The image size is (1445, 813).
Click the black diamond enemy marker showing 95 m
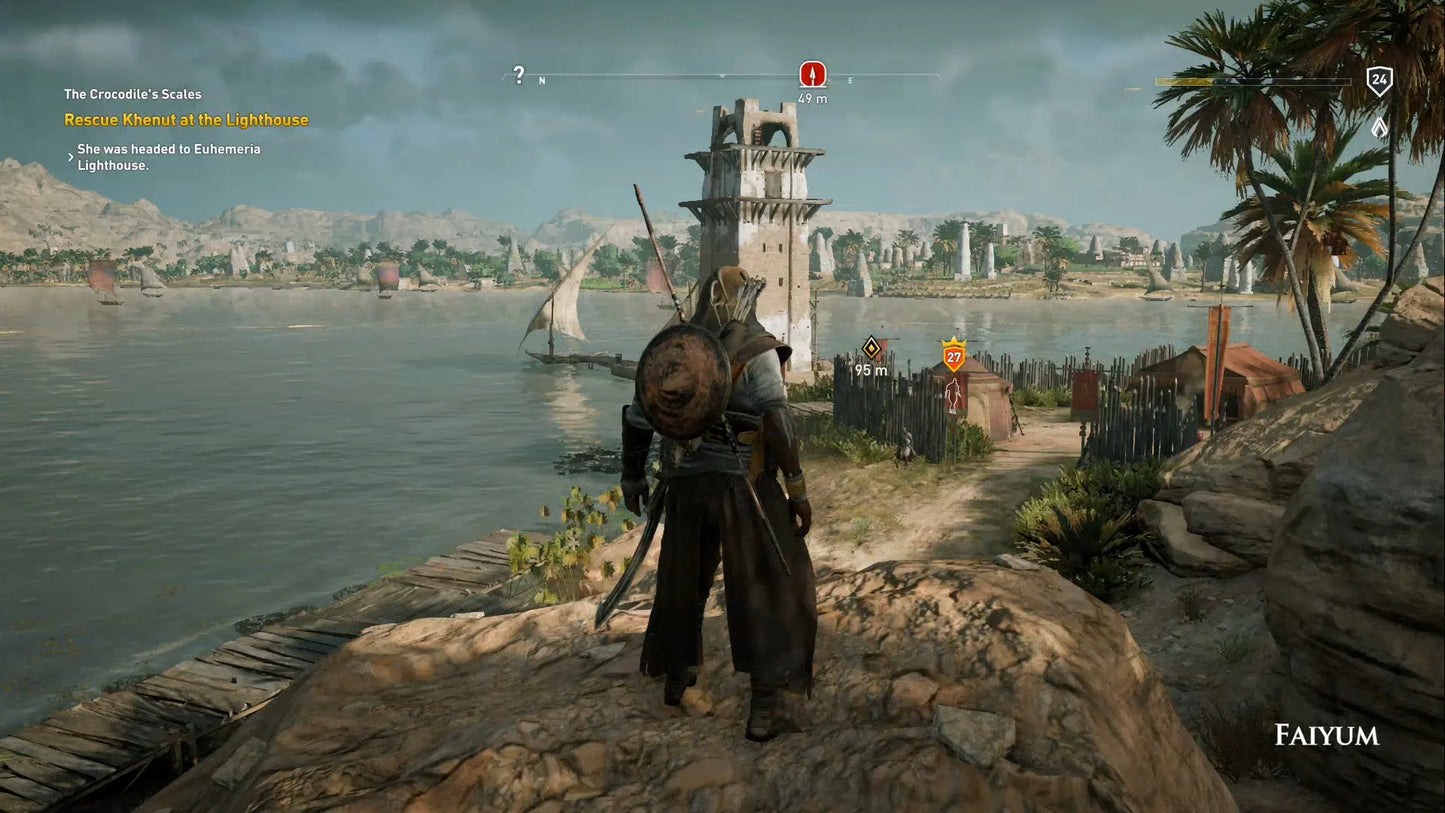point(872,346)
